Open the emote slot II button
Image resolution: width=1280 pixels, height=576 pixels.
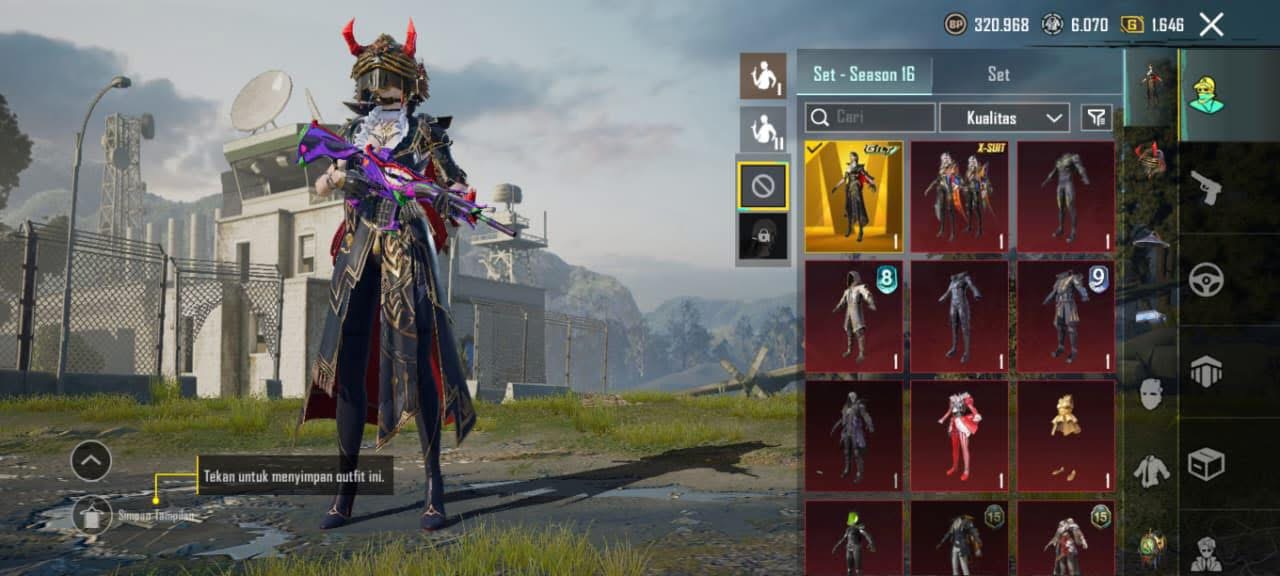coord(763,129)
